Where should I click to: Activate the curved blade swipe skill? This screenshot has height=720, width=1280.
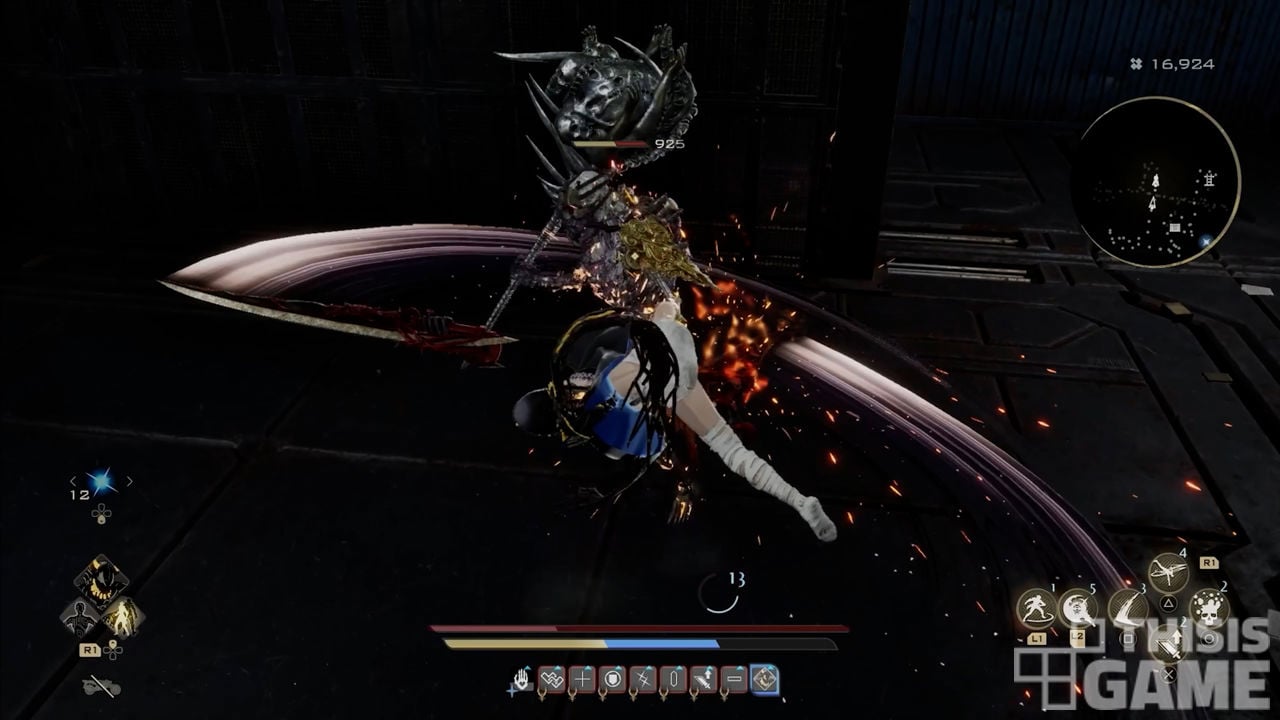point(1127,609)
